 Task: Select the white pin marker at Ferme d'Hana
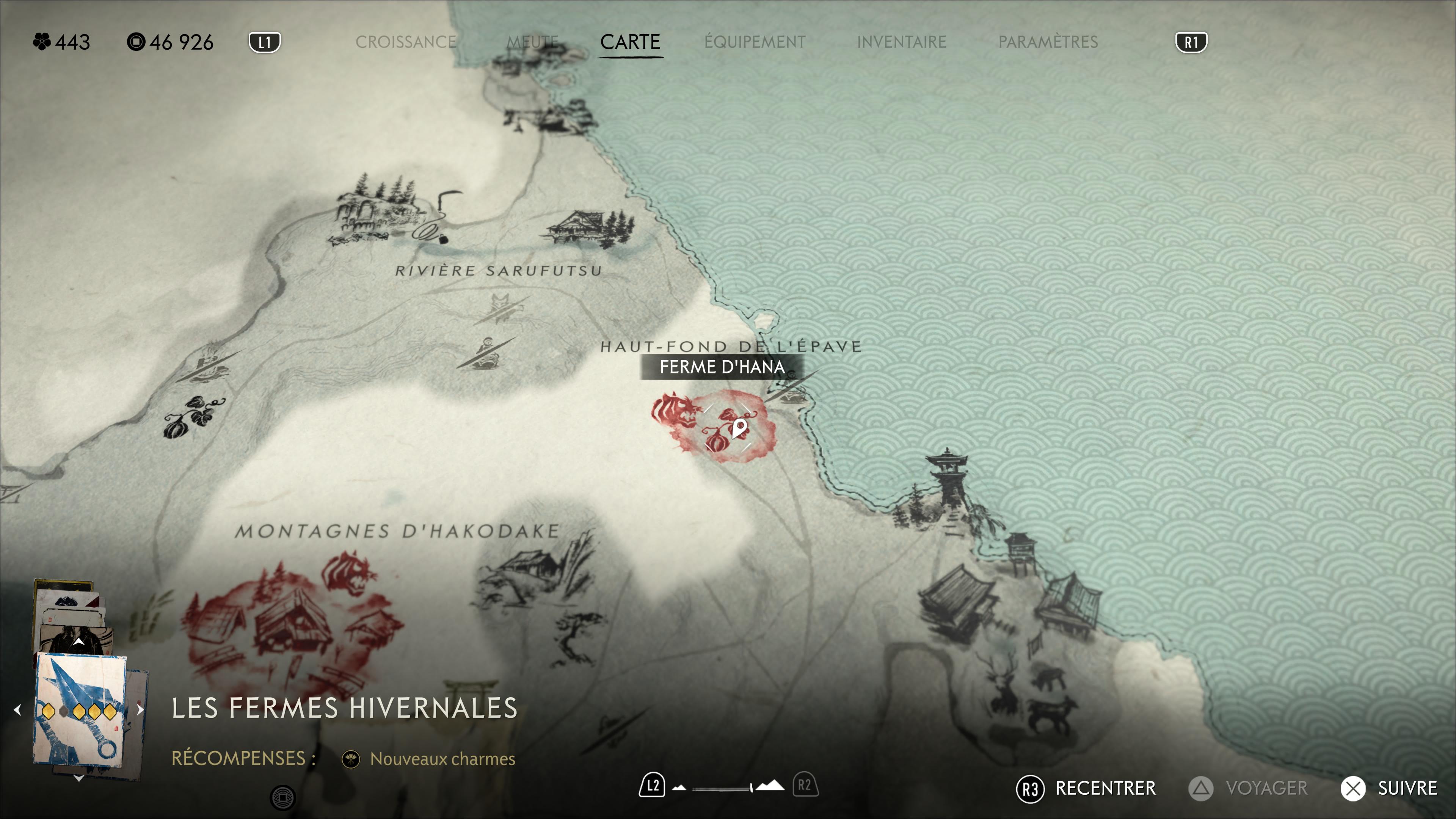coord(739,428)
